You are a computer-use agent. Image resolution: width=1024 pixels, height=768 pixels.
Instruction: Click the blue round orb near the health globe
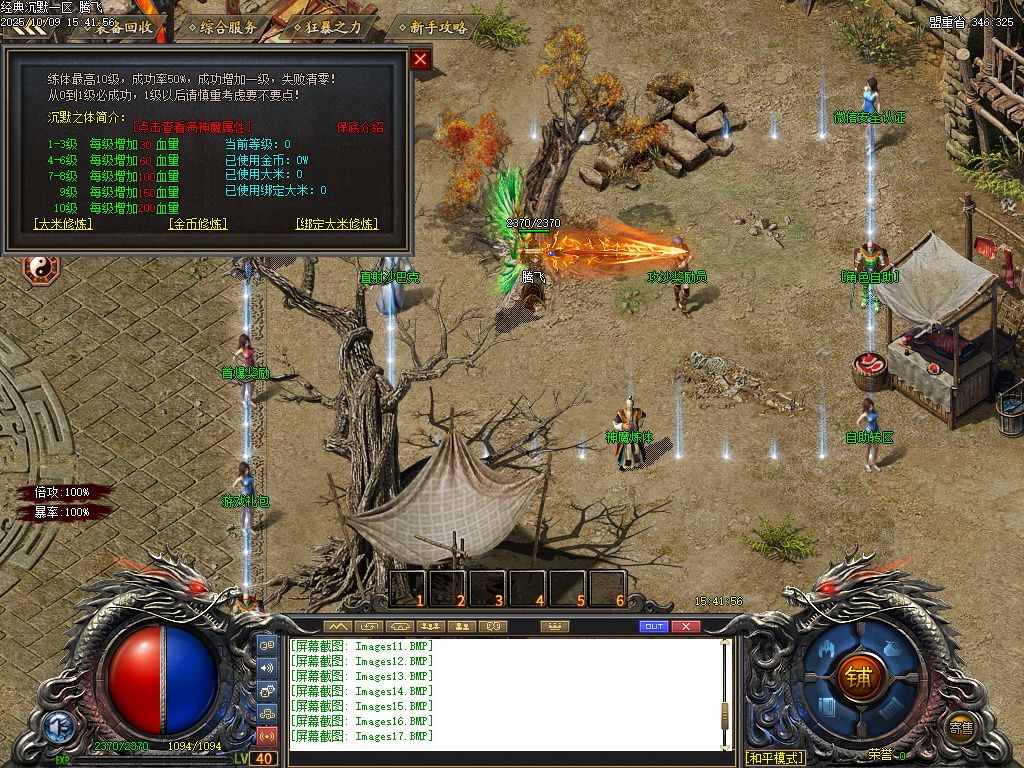click(57, 727)
